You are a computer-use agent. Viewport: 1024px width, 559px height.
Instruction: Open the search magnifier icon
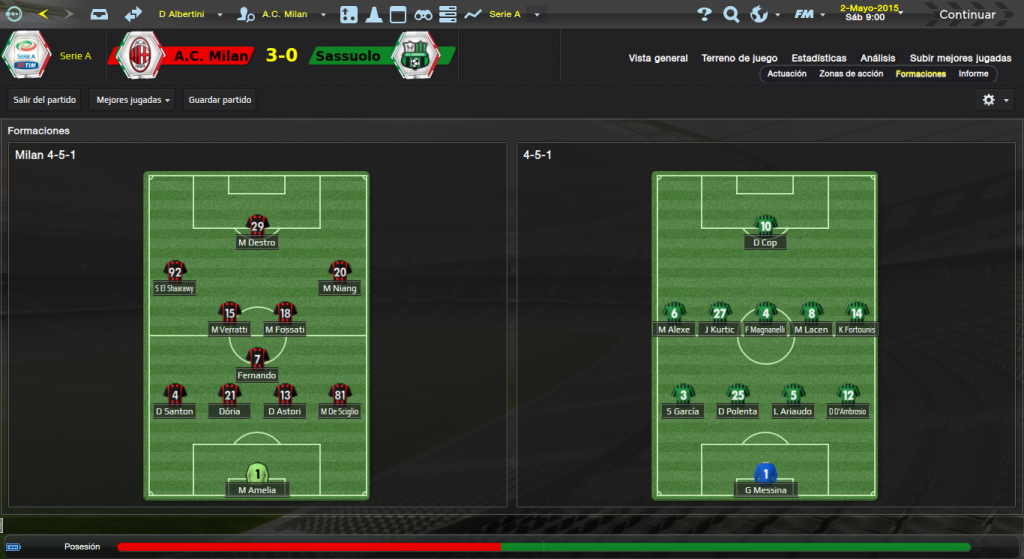click(x=731, y=15)
